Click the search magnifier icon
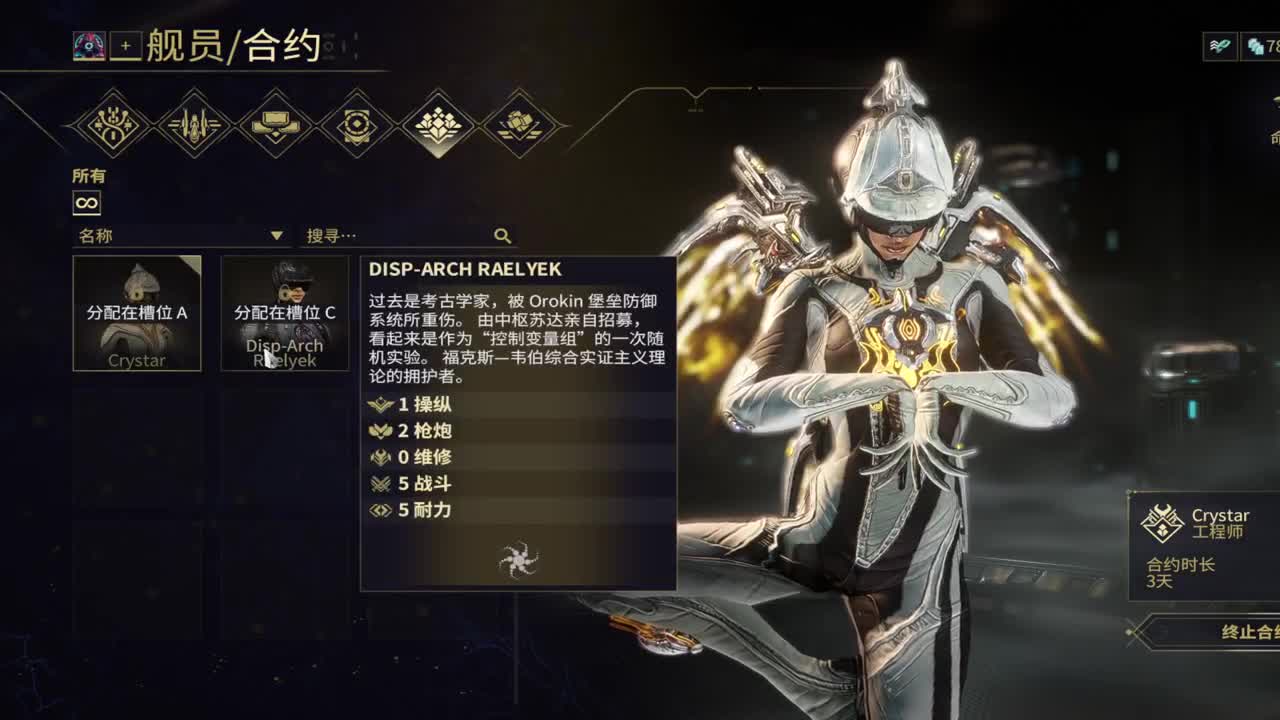 (x=501, y=235)
